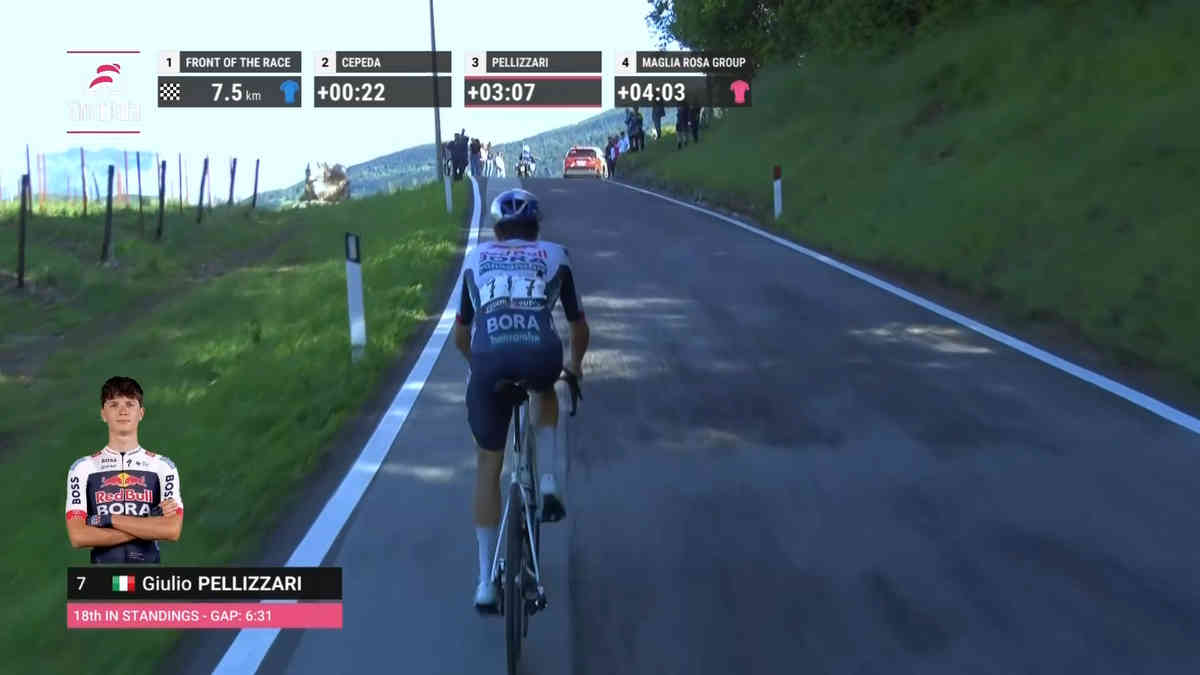Choose the Cepeda group panel
The height and width of the screenshot is (675, 1200).
pos(382,79)
